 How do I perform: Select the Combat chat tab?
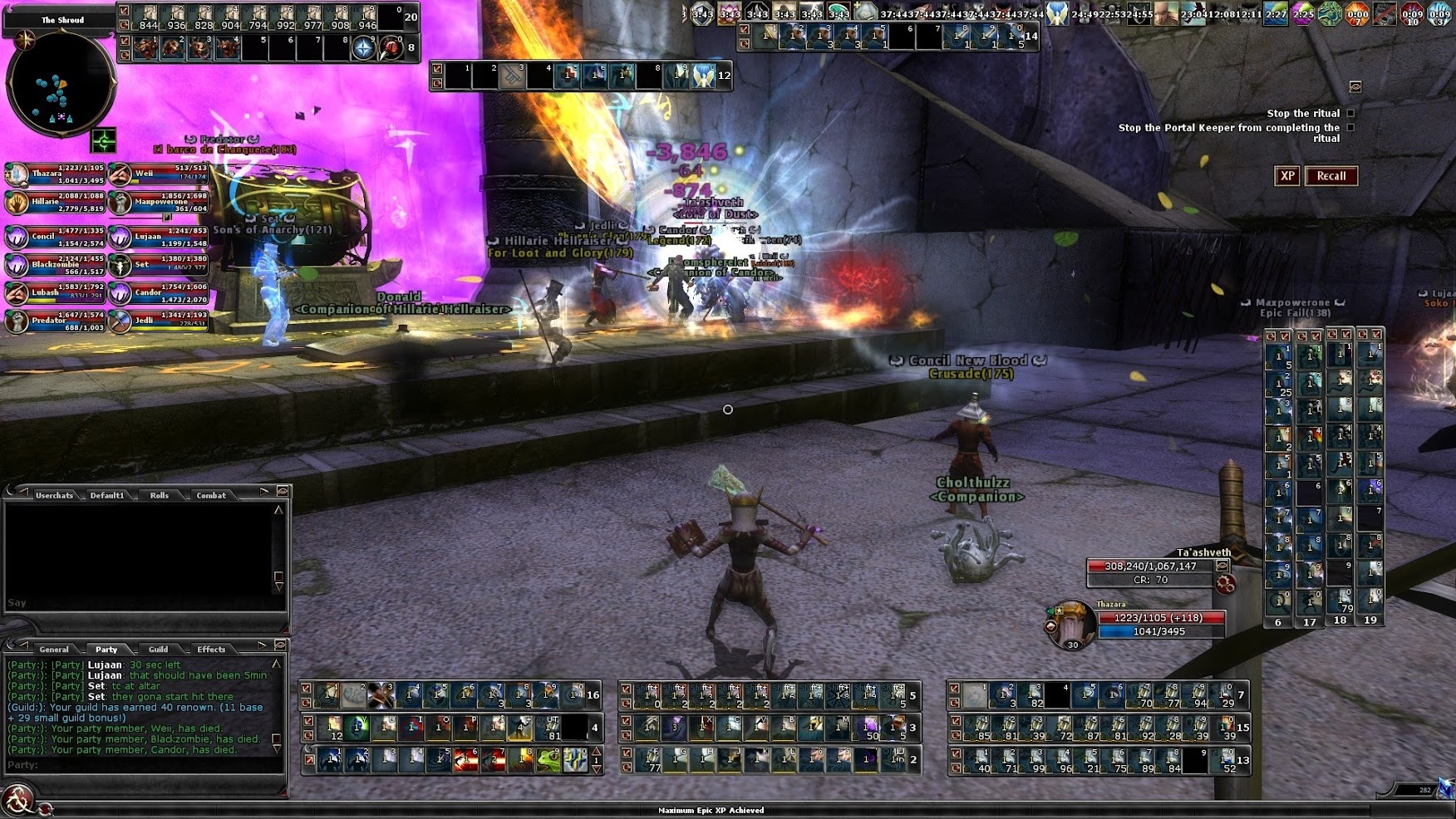point(211,495)
